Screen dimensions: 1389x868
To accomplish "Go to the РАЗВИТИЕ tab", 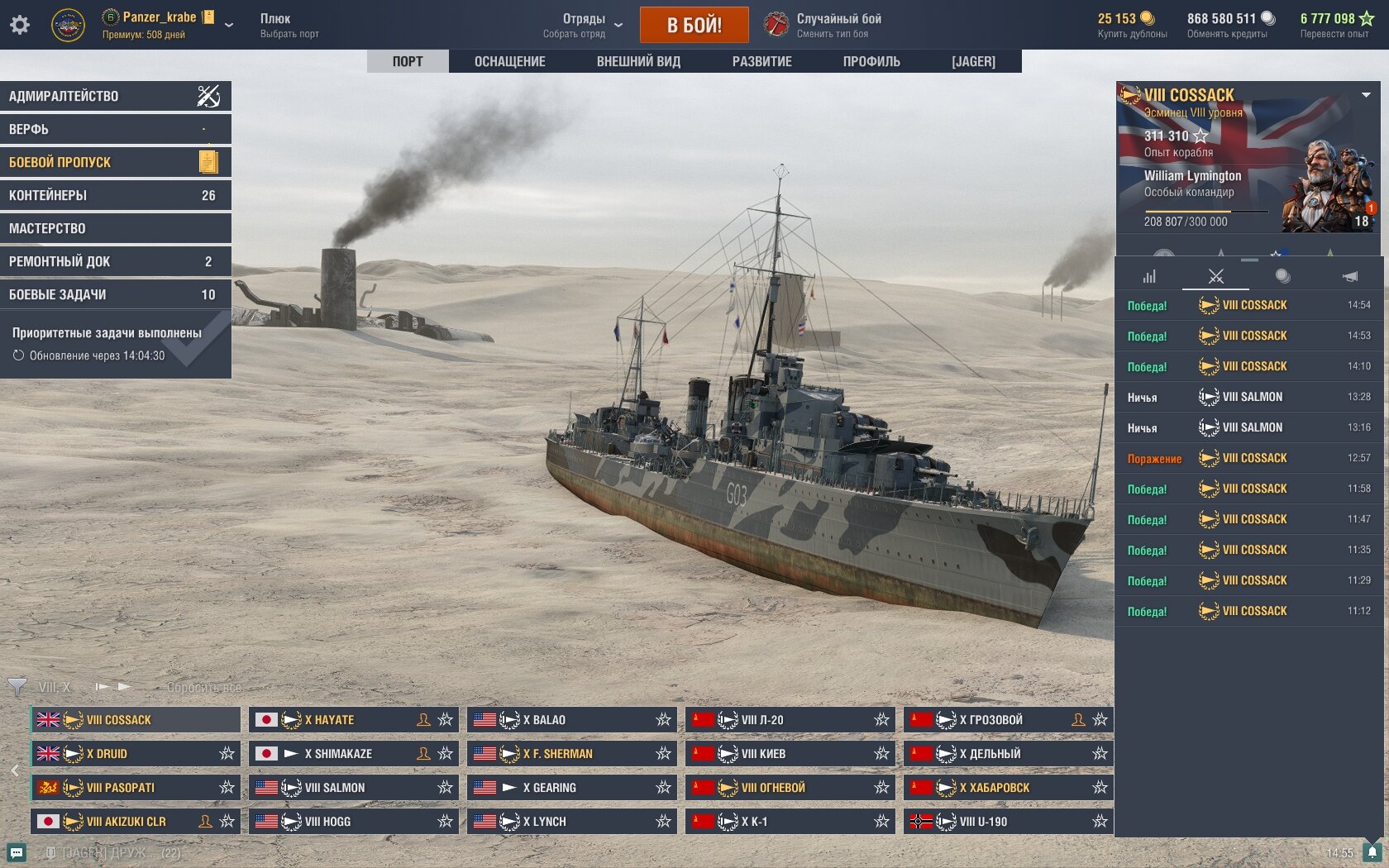I will click(x=761, y=61).
